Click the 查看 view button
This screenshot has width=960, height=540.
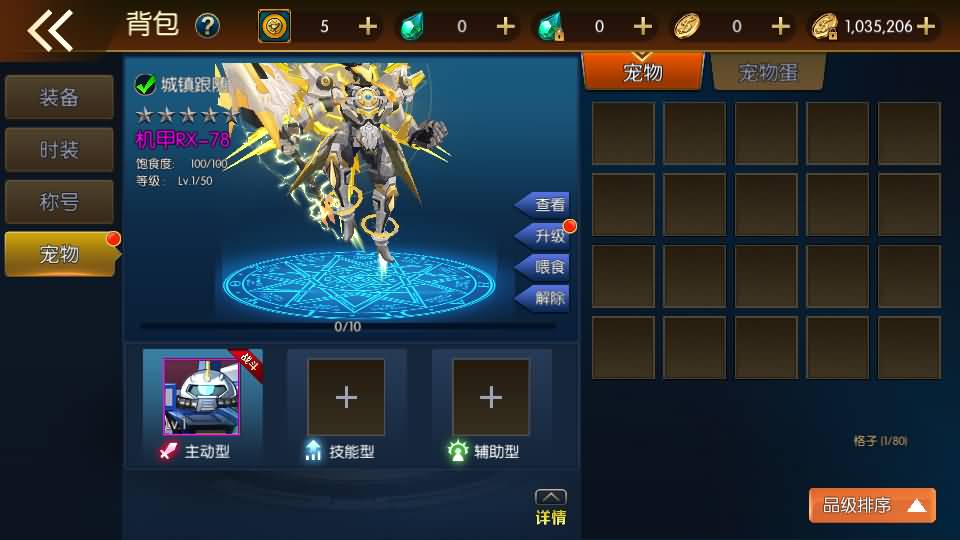point(545,205)
